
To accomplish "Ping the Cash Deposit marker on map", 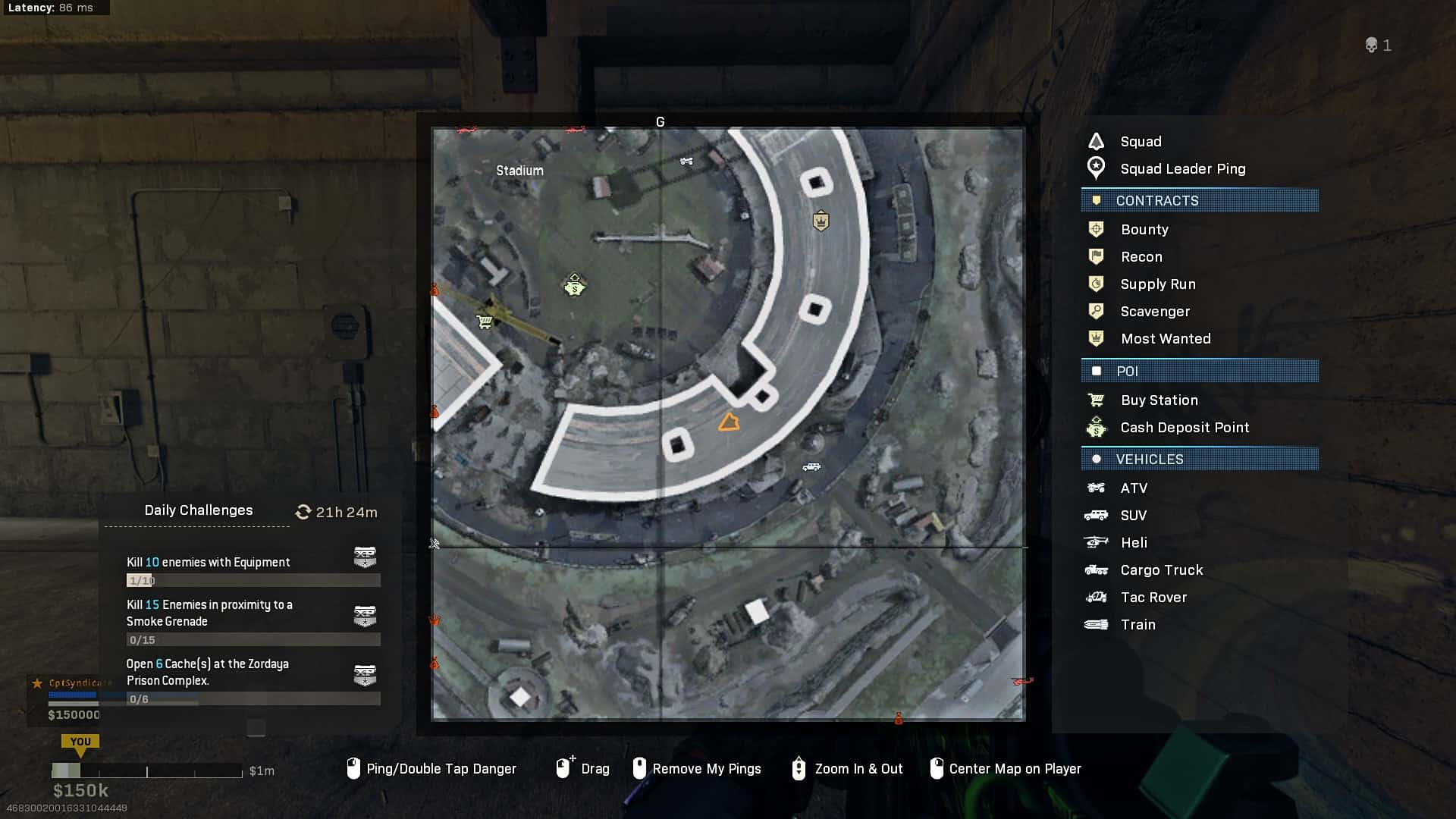I will 575,286.
